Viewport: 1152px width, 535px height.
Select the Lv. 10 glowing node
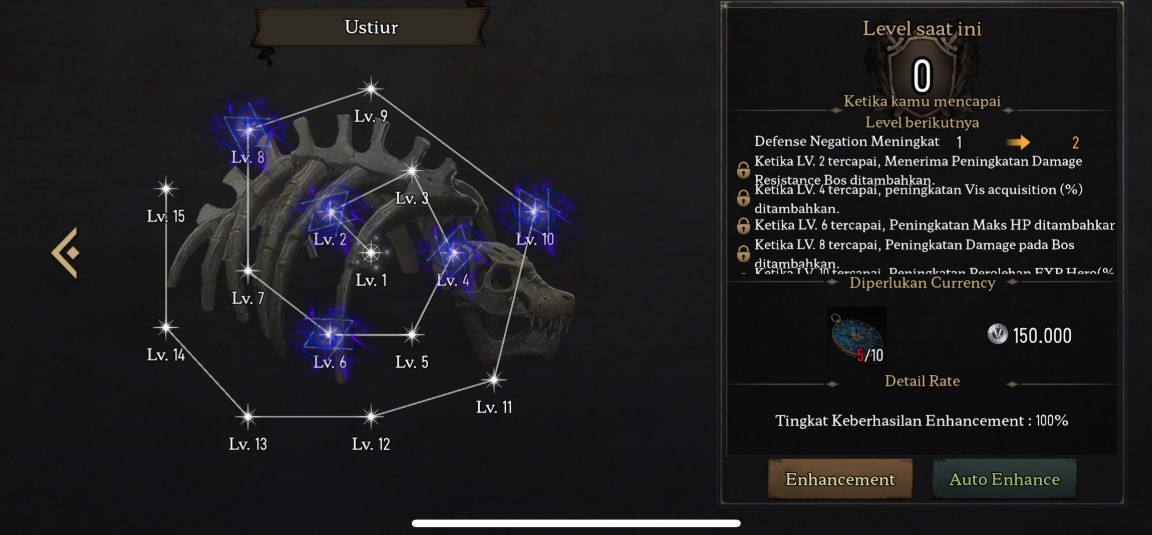tap(534, 211)
